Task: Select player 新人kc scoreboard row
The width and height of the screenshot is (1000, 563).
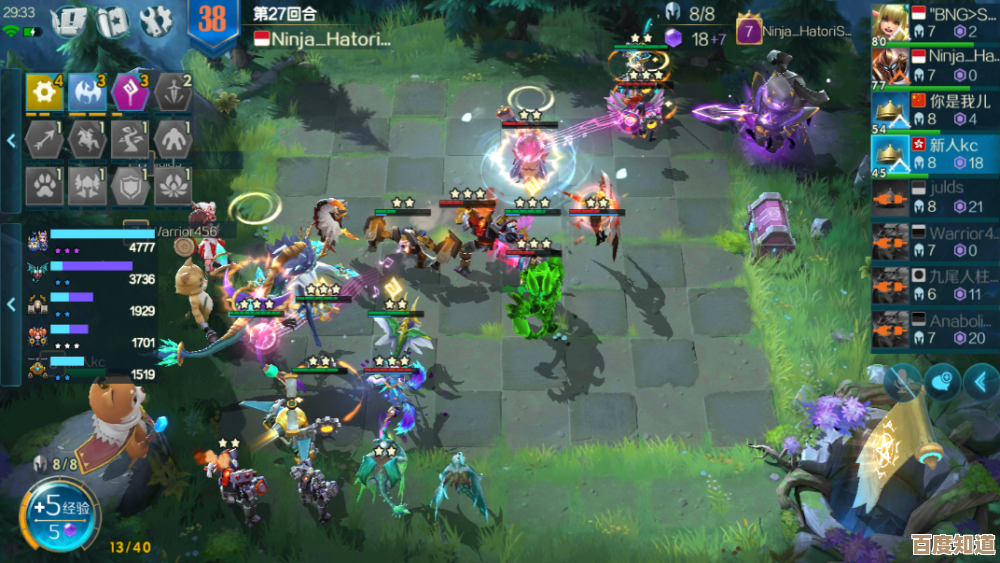Action: (934, 154)
